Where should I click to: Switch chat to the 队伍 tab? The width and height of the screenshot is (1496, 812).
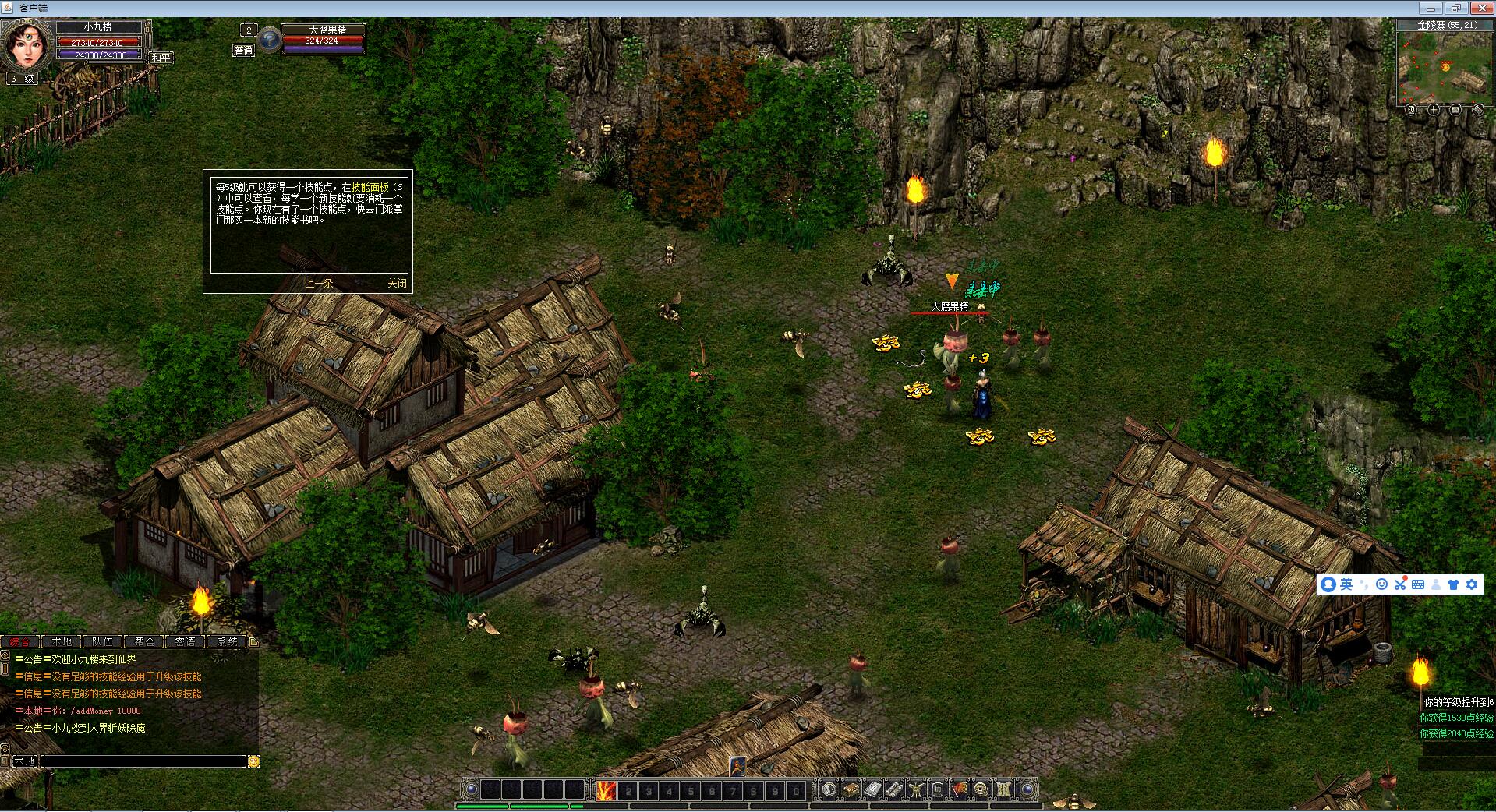click(x=103, y=641)
